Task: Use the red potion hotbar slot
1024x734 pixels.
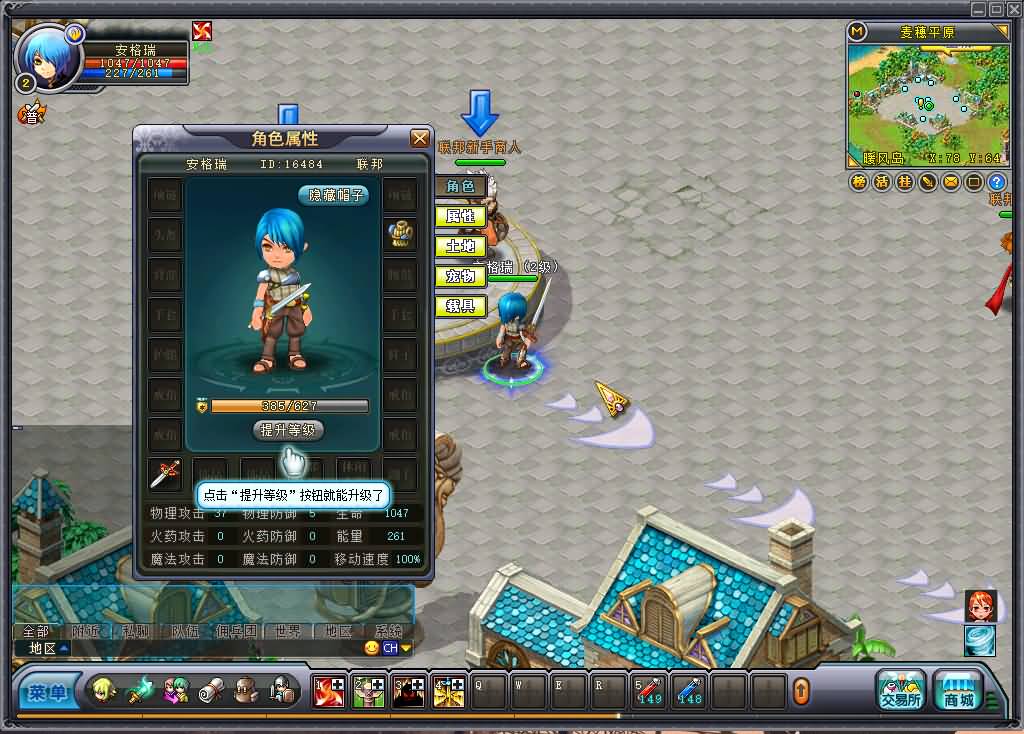Action: point(649,691)
